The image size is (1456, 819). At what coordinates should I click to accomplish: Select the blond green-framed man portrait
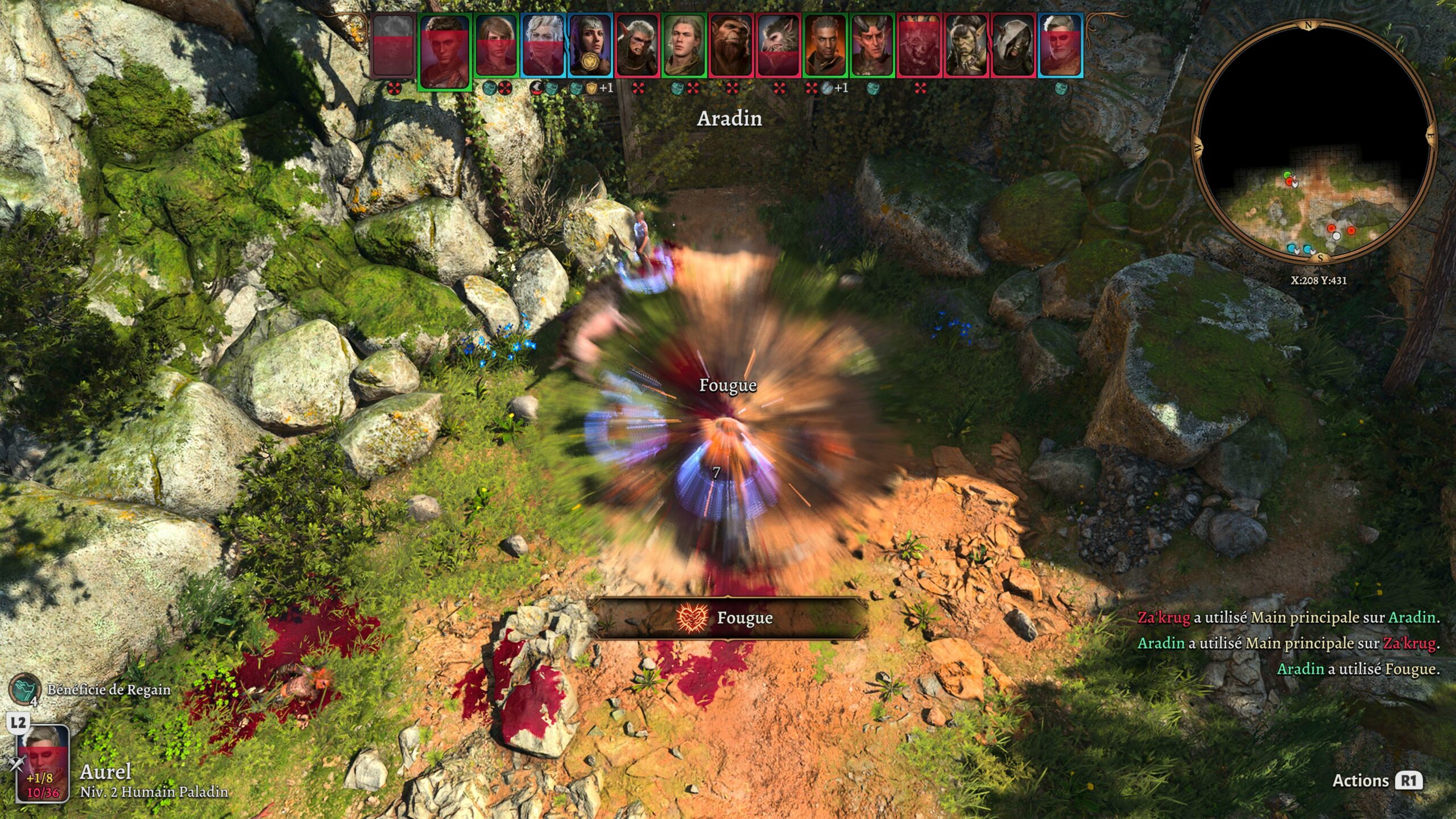(684, 45)
